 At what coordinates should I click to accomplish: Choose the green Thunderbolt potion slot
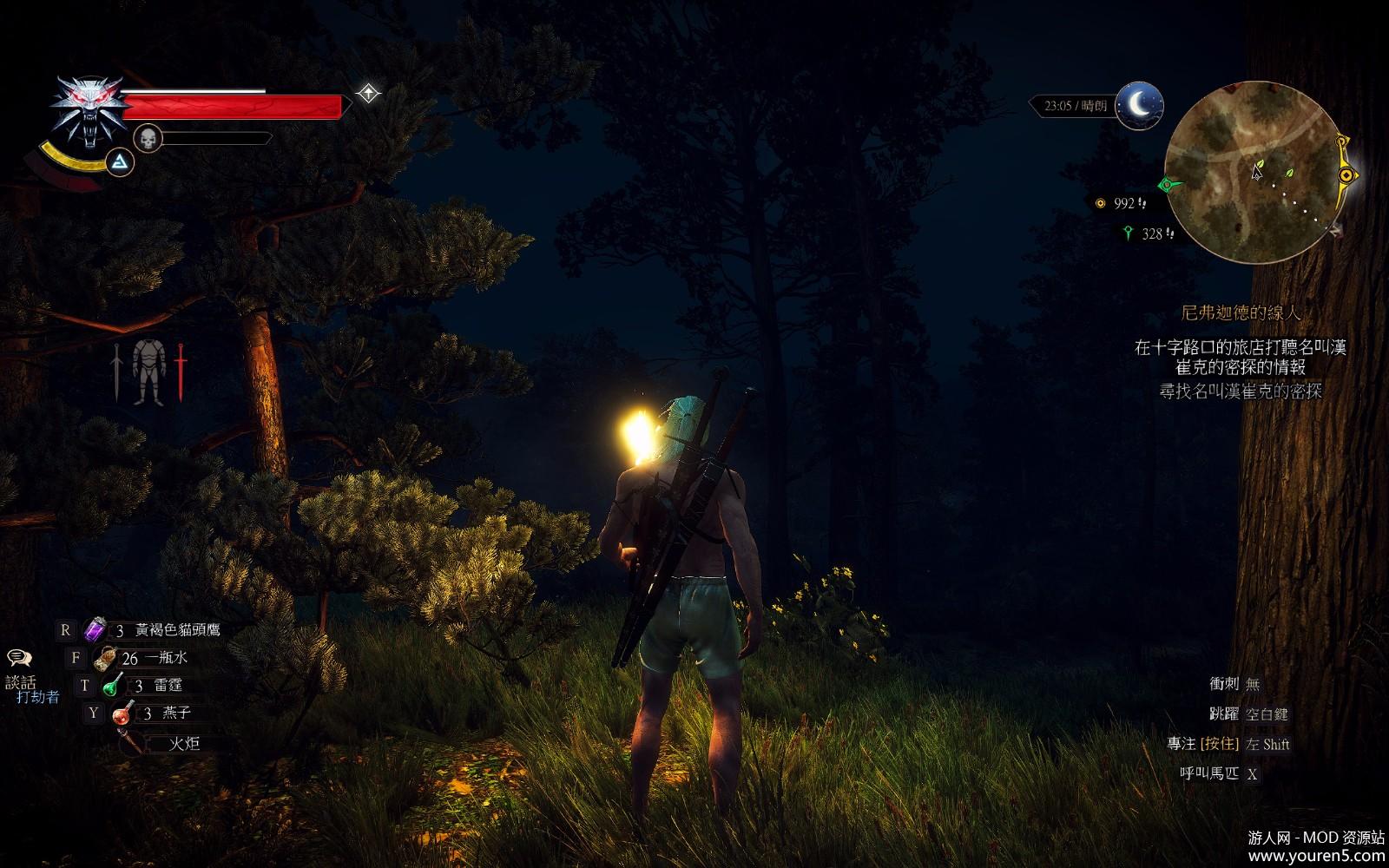tap(113, 686)
